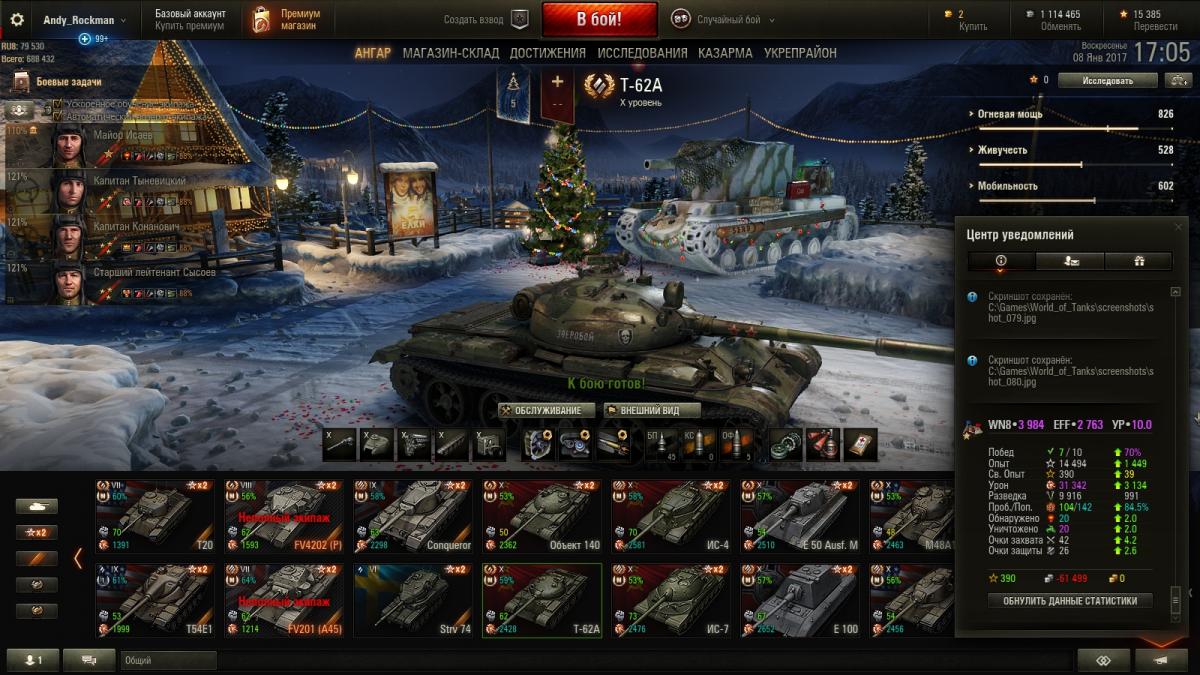This screenshot has width=1200, height=675.
Task: Open the Премиум магазин shop
Action: [287, 19]
